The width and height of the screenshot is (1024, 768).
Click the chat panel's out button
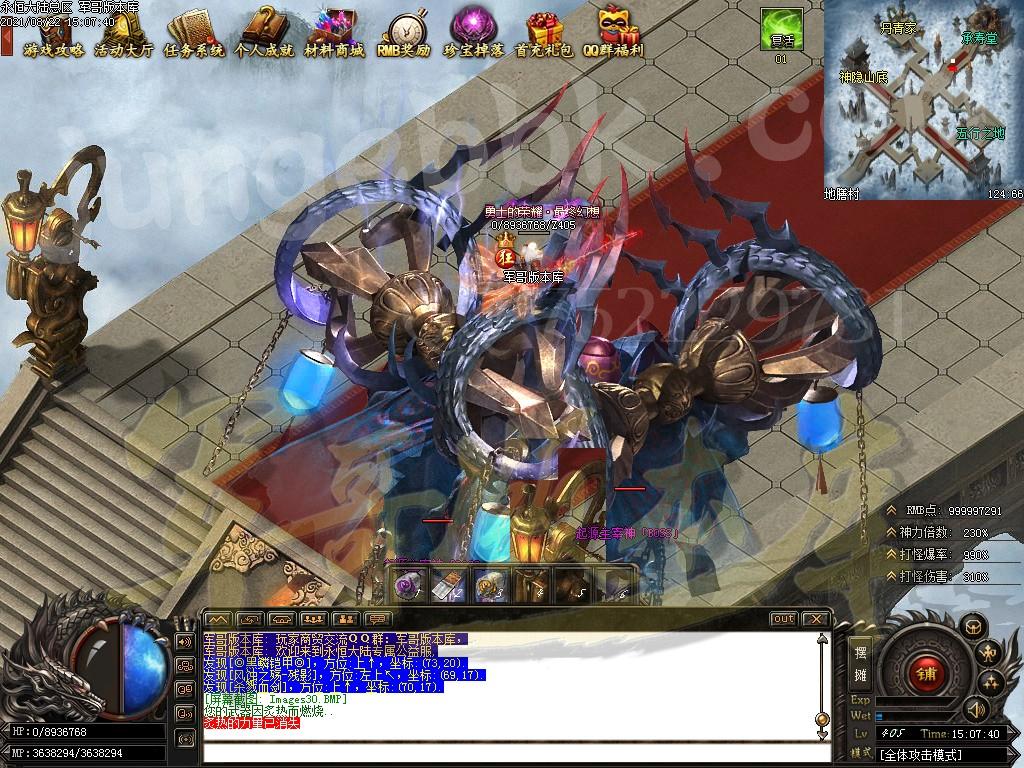[783, 619]
